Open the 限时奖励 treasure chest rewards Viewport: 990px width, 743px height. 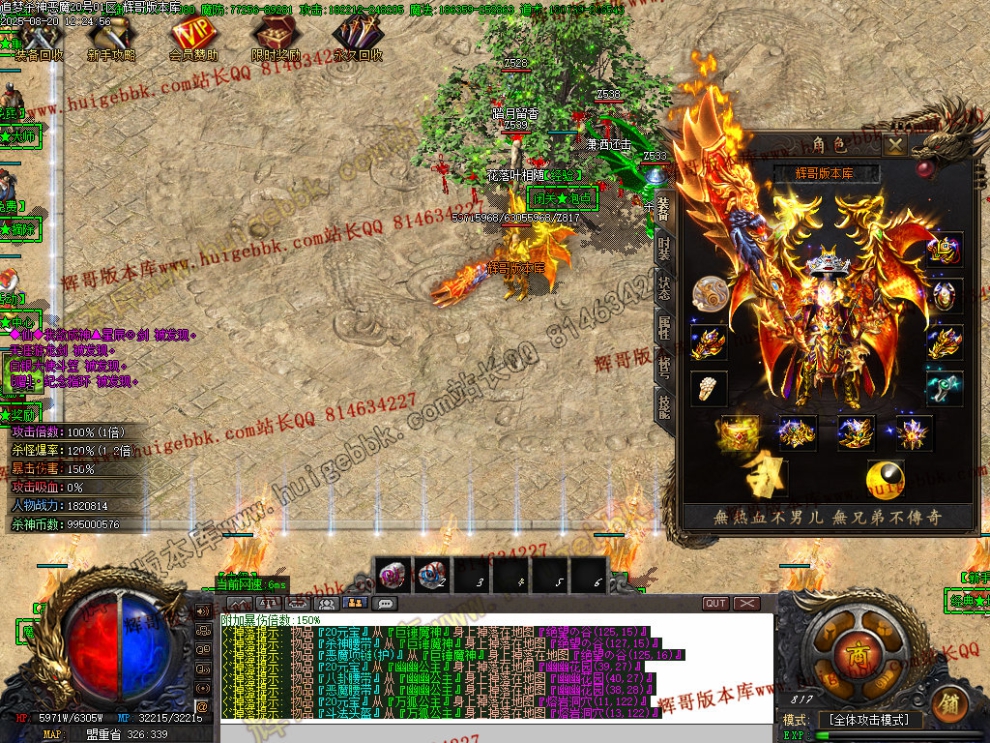pyautogui.click(x=275, y=42)
